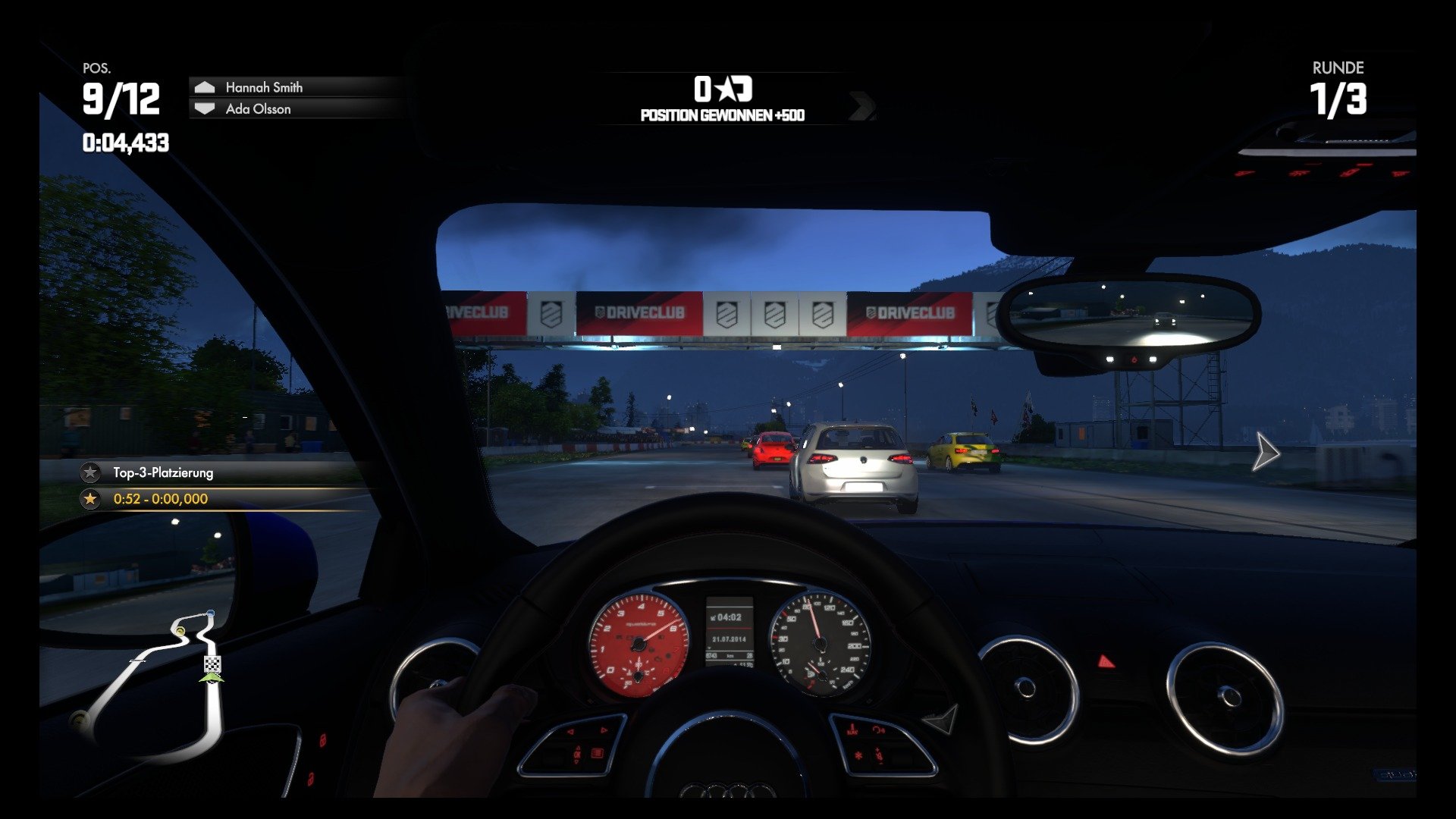Select the snowflake climate icon on the wheel
Image resolution: width=1456 pixels, height=819 pixels.
pyautogui.click(x=859, y=755)
